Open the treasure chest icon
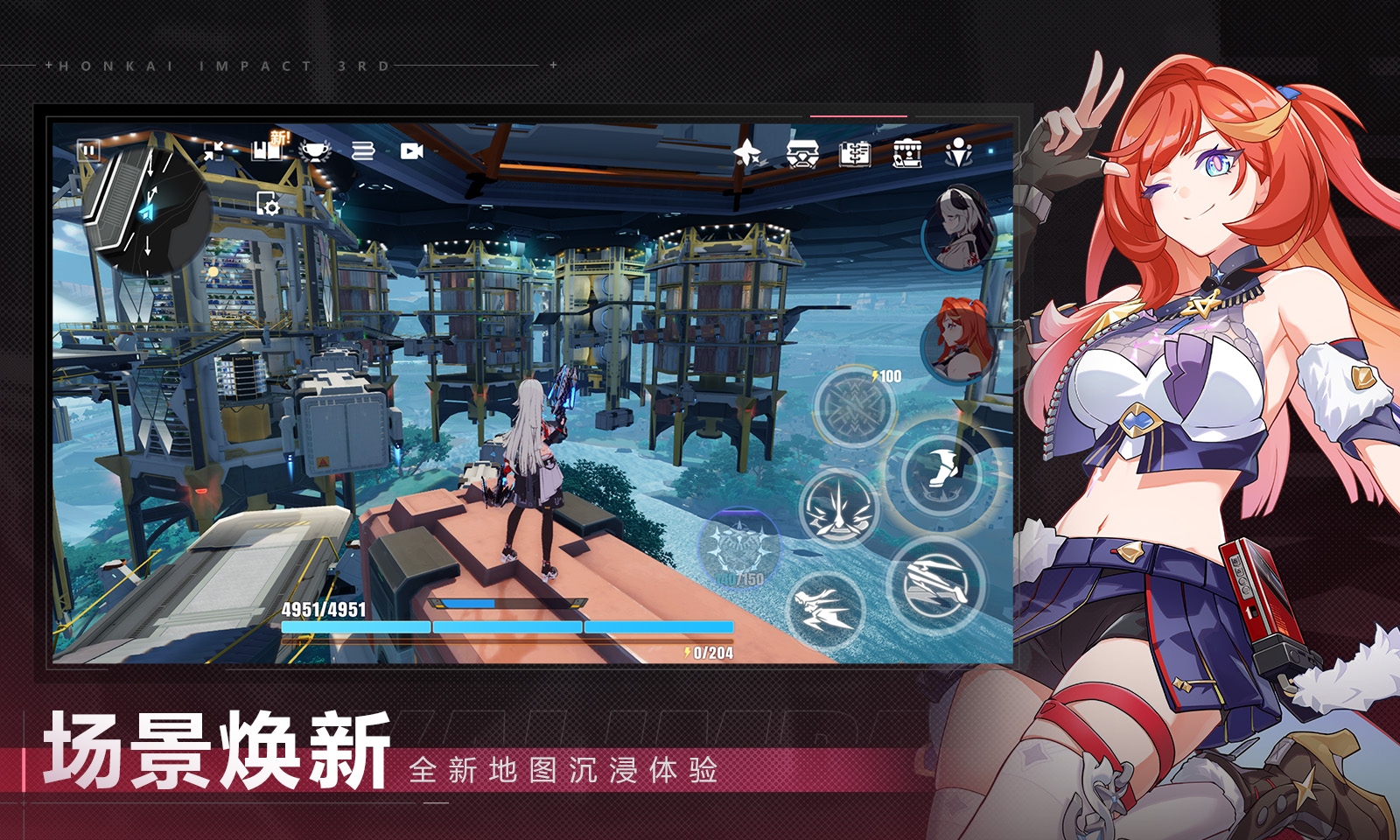The height and width of the screenshot is (840, 1400). (x=801, y=155)
